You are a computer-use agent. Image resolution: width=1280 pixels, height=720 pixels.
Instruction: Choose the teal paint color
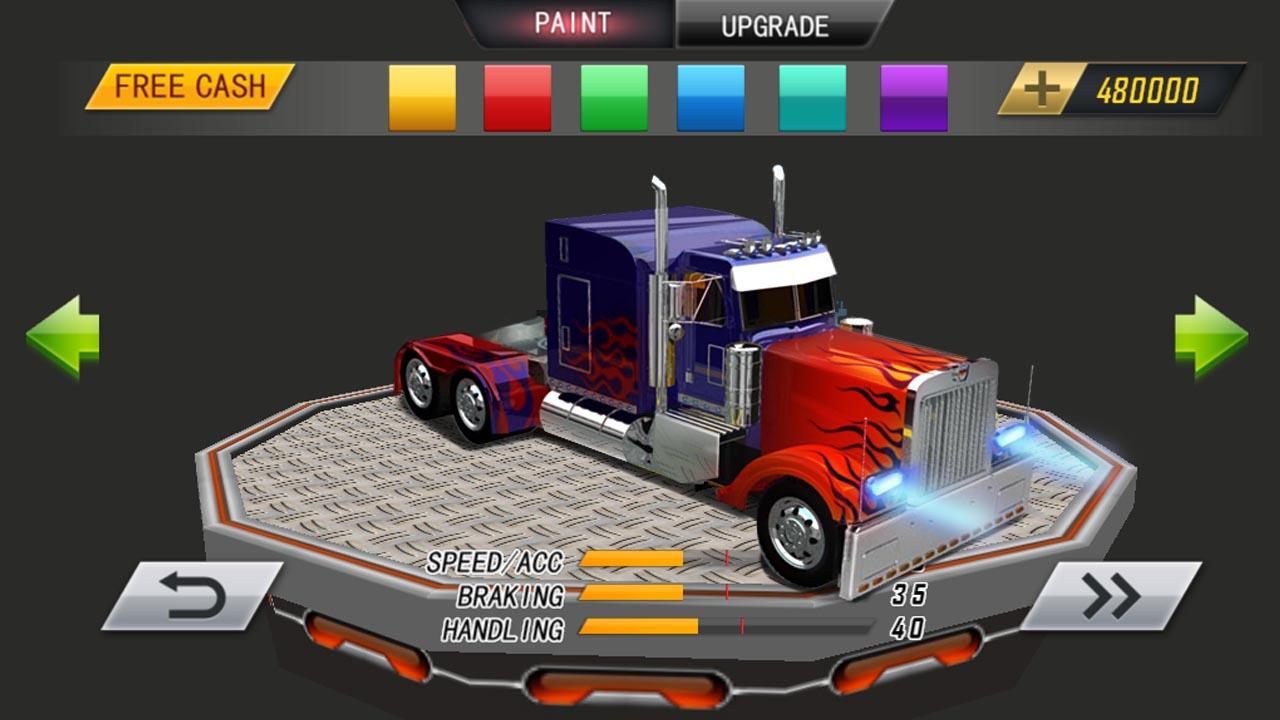[x=812, y=98]
